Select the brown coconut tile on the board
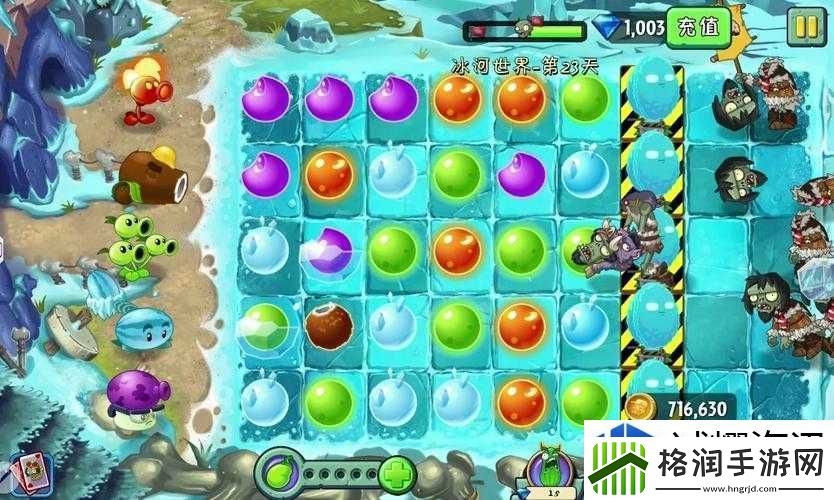Image resolution: width=834 pixels, height=500 pixels. (x=330, y=326)
